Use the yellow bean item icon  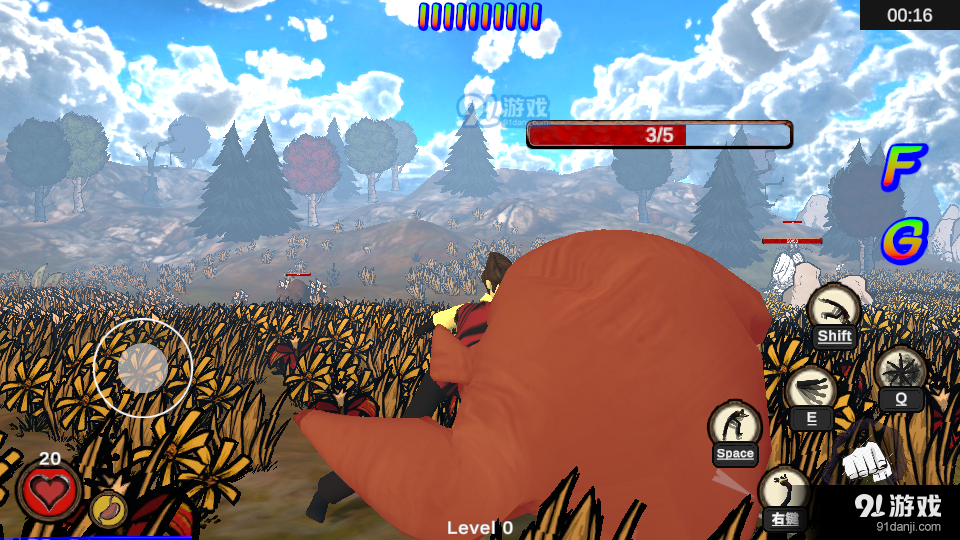pos(108,510)
